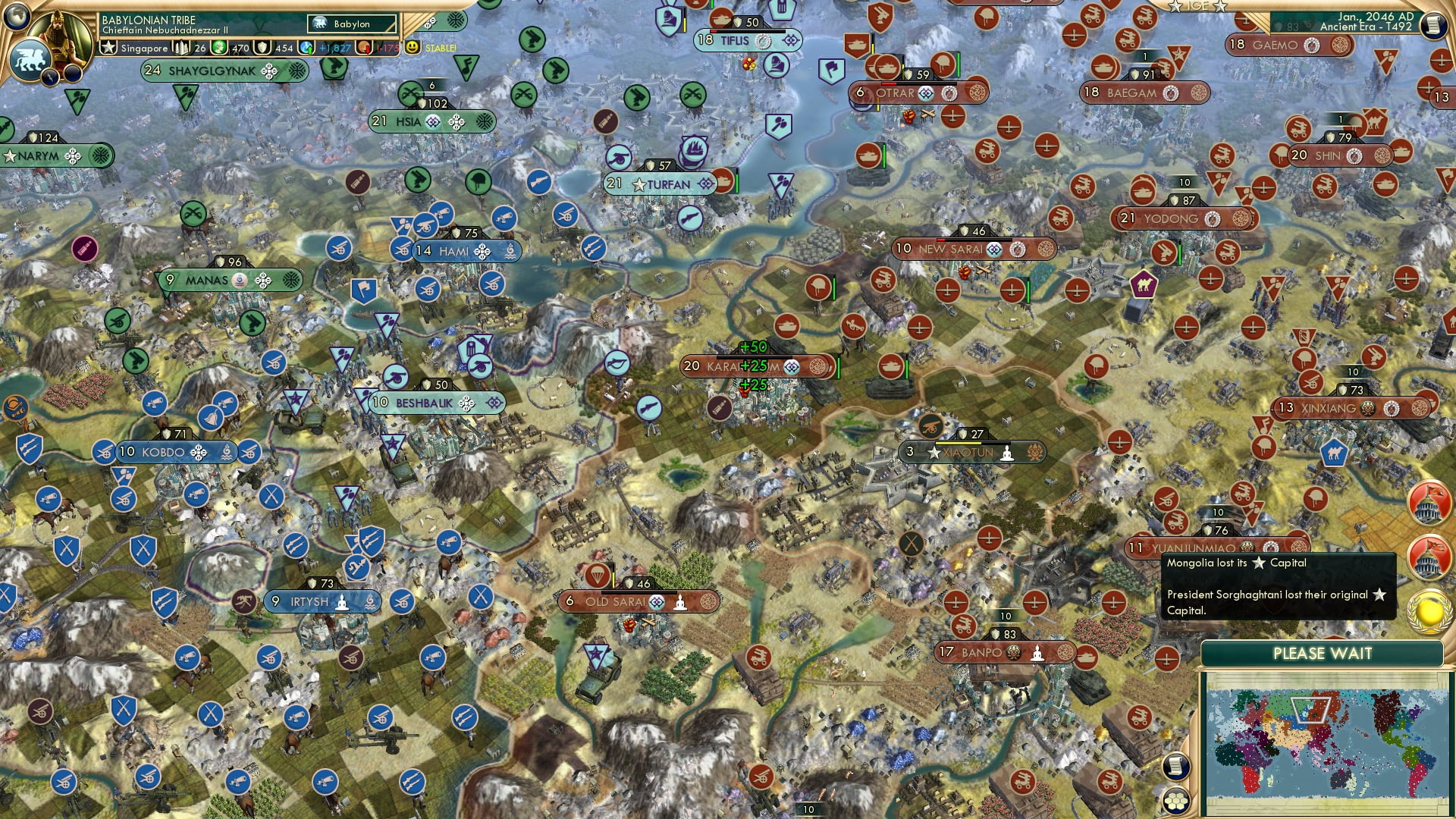This screenshot has width=1456, height=819.
Task: Open the notification log scroll icon
Action: click(1175, 766)
